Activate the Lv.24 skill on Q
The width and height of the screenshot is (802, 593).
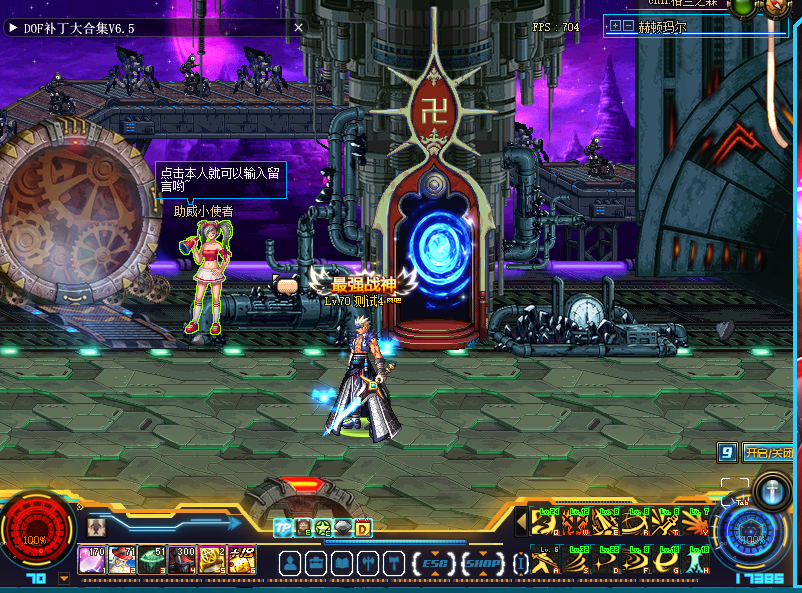click(544, 522)
